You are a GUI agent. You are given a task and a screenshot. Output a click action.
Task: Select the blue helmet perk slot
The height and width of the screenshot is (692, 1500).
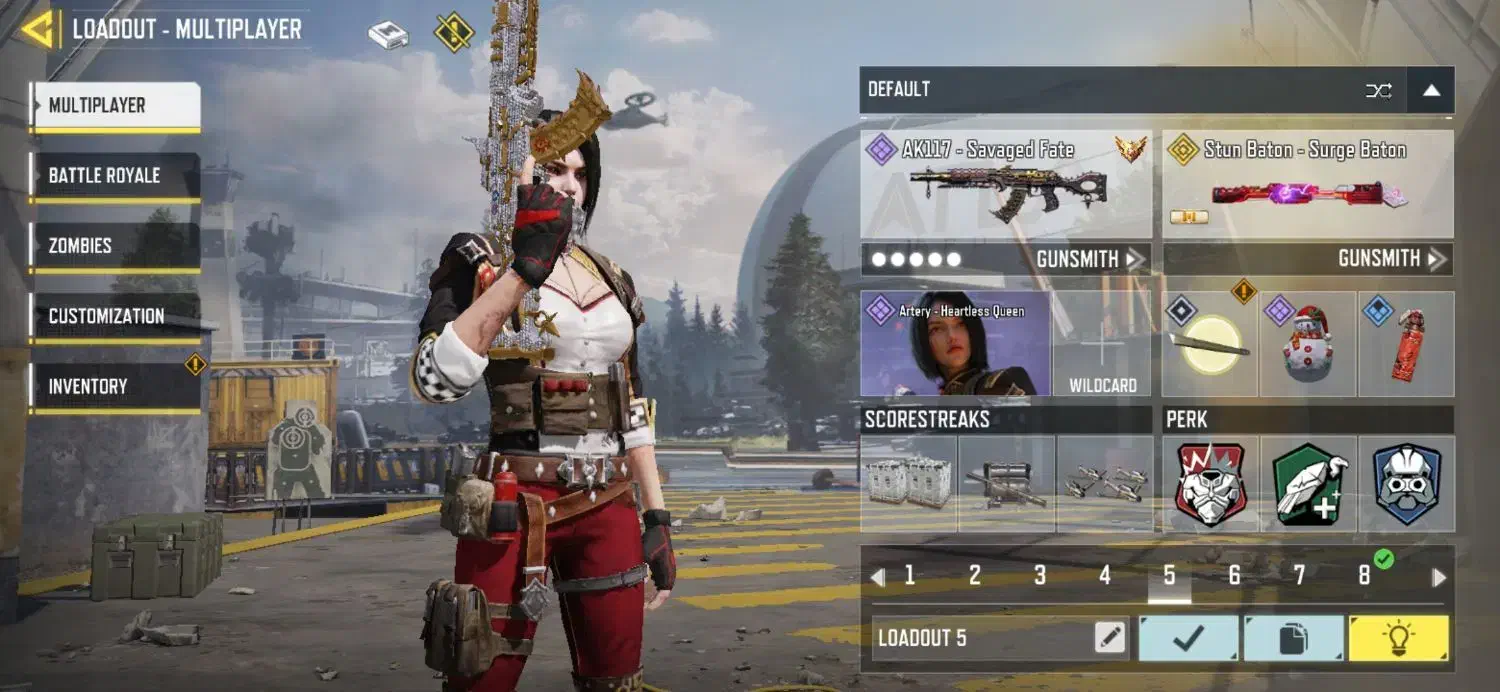click(x=1406, y=483)
